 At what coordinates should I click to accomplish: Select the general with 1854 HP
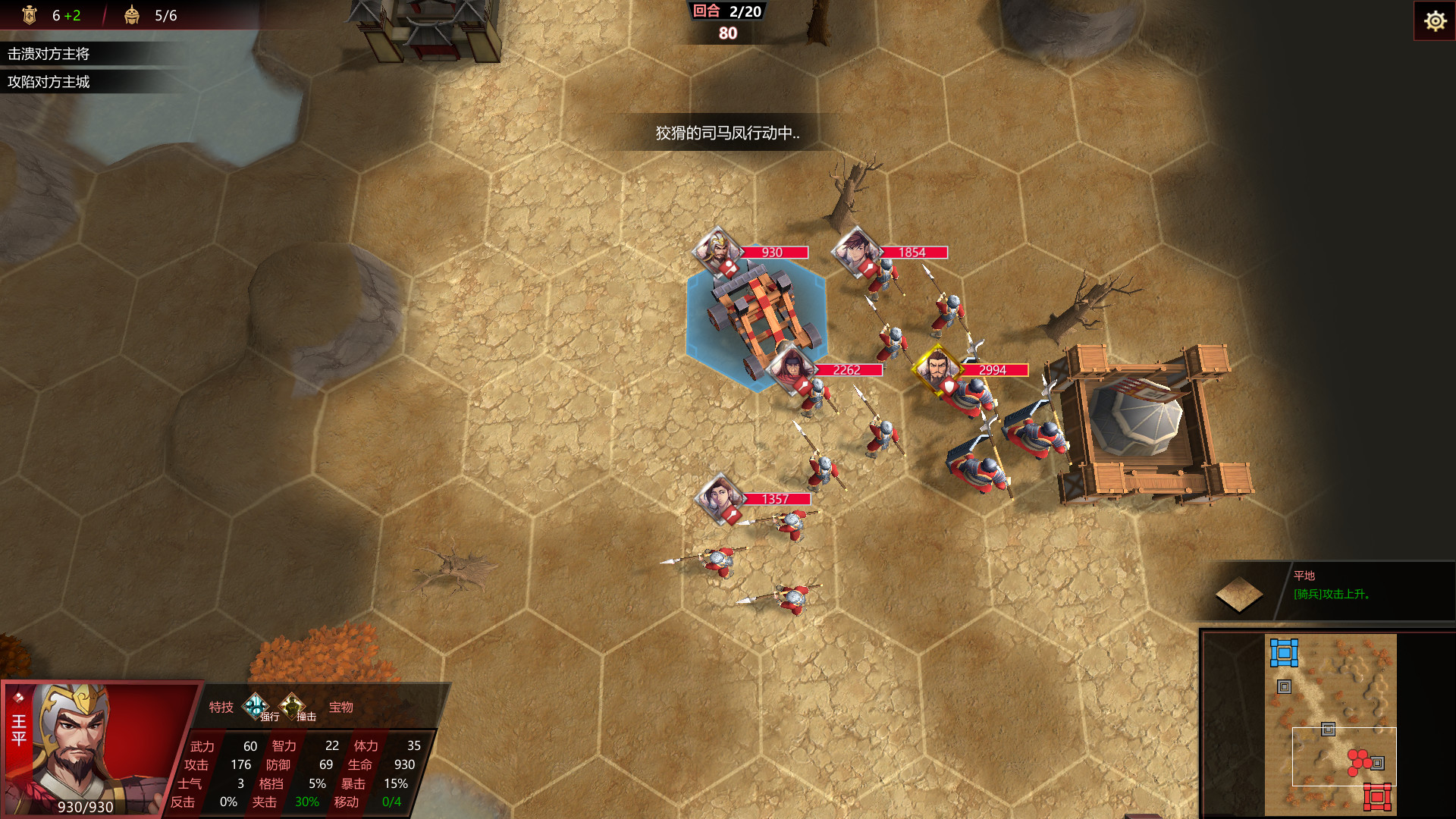click(x=855, y=252)
